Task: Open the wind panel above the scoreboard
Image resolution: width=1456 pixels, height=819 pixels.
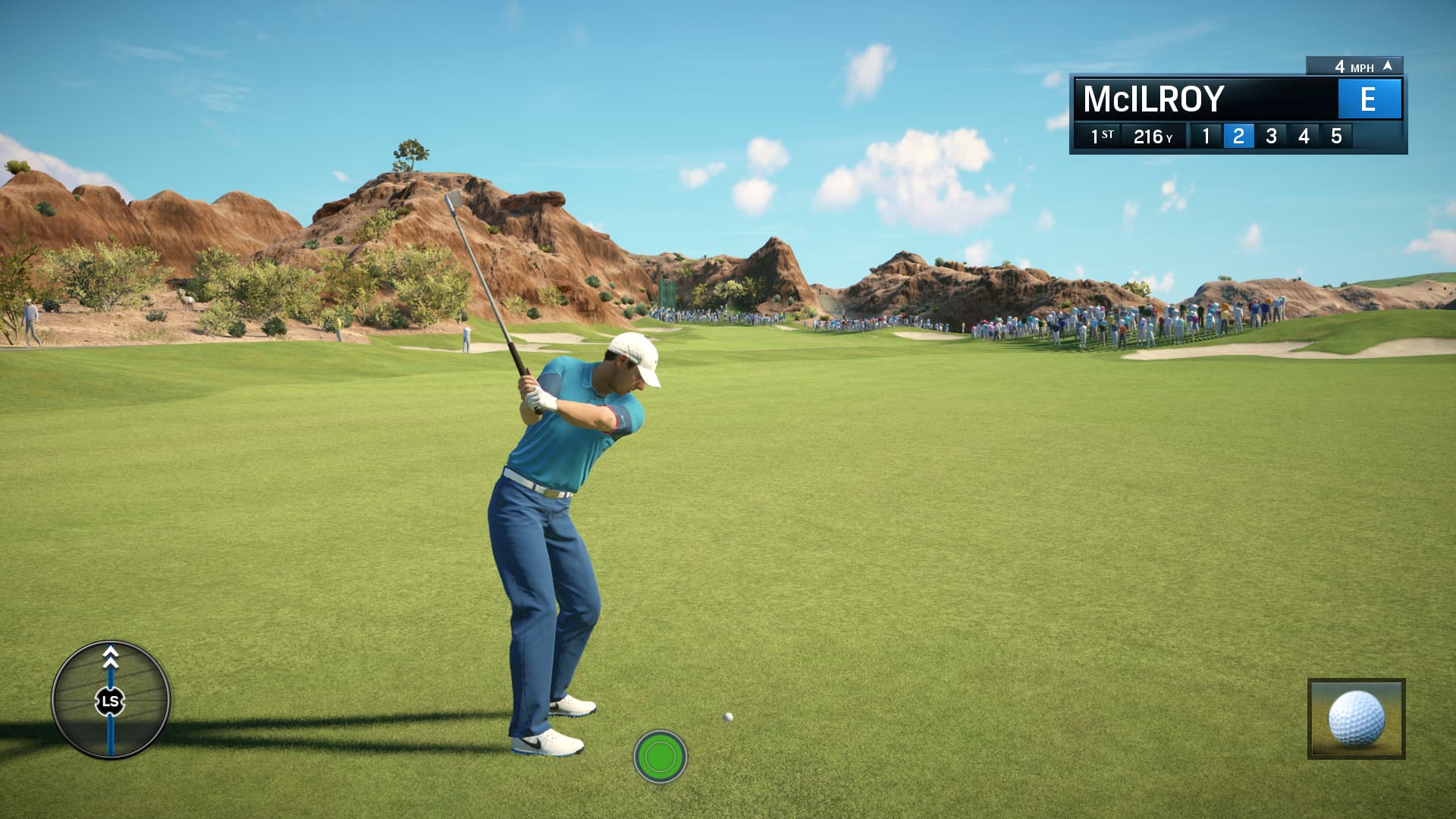Action: pyautogui.click(x=1357, y=67)
